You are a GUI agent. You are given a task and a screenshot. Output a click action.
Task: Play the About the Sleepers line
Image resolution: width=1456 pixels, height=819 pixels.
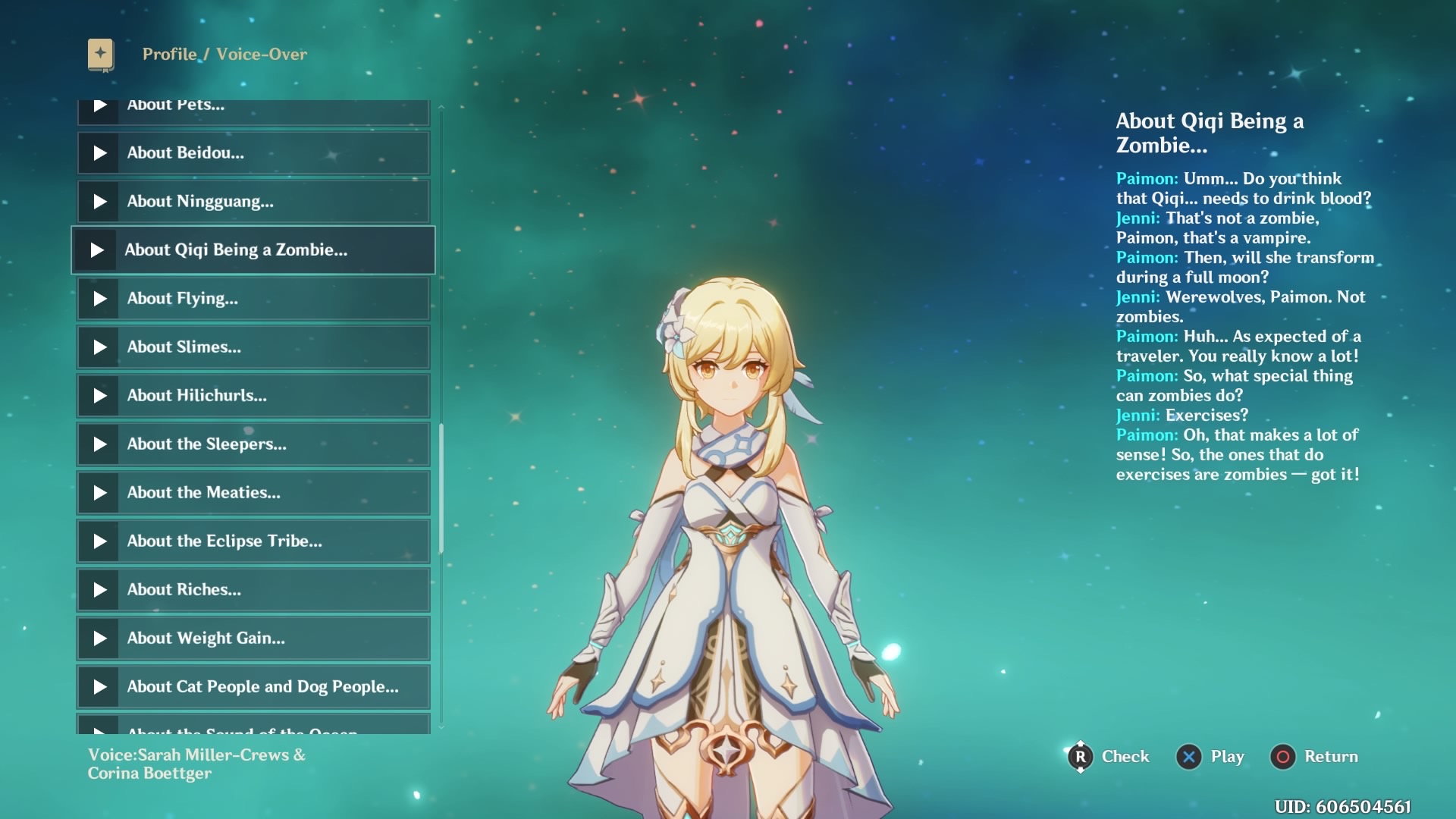click(100, 444)
